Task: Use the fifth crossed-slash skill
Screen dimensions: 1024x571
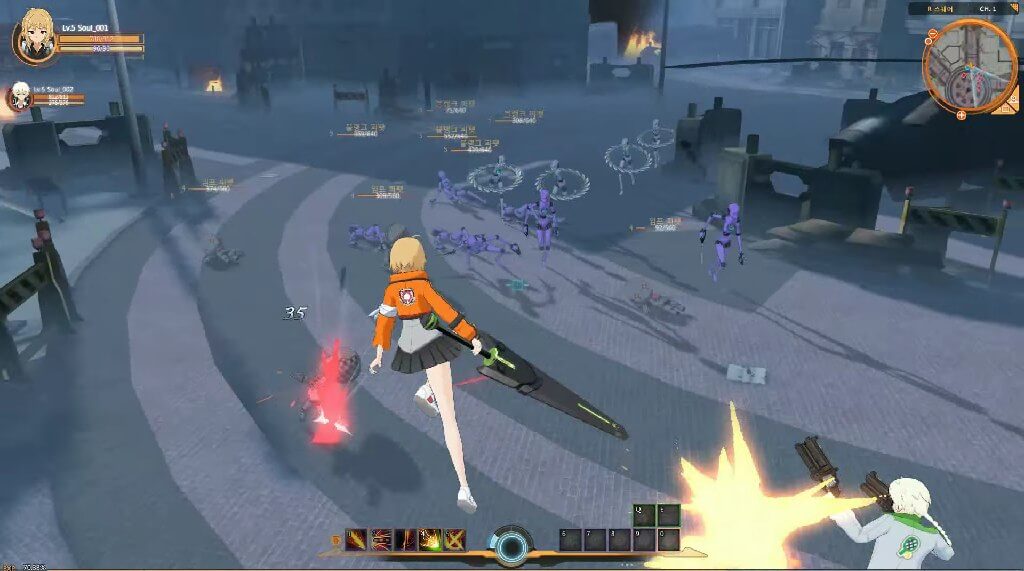Action: pos(455,540)
